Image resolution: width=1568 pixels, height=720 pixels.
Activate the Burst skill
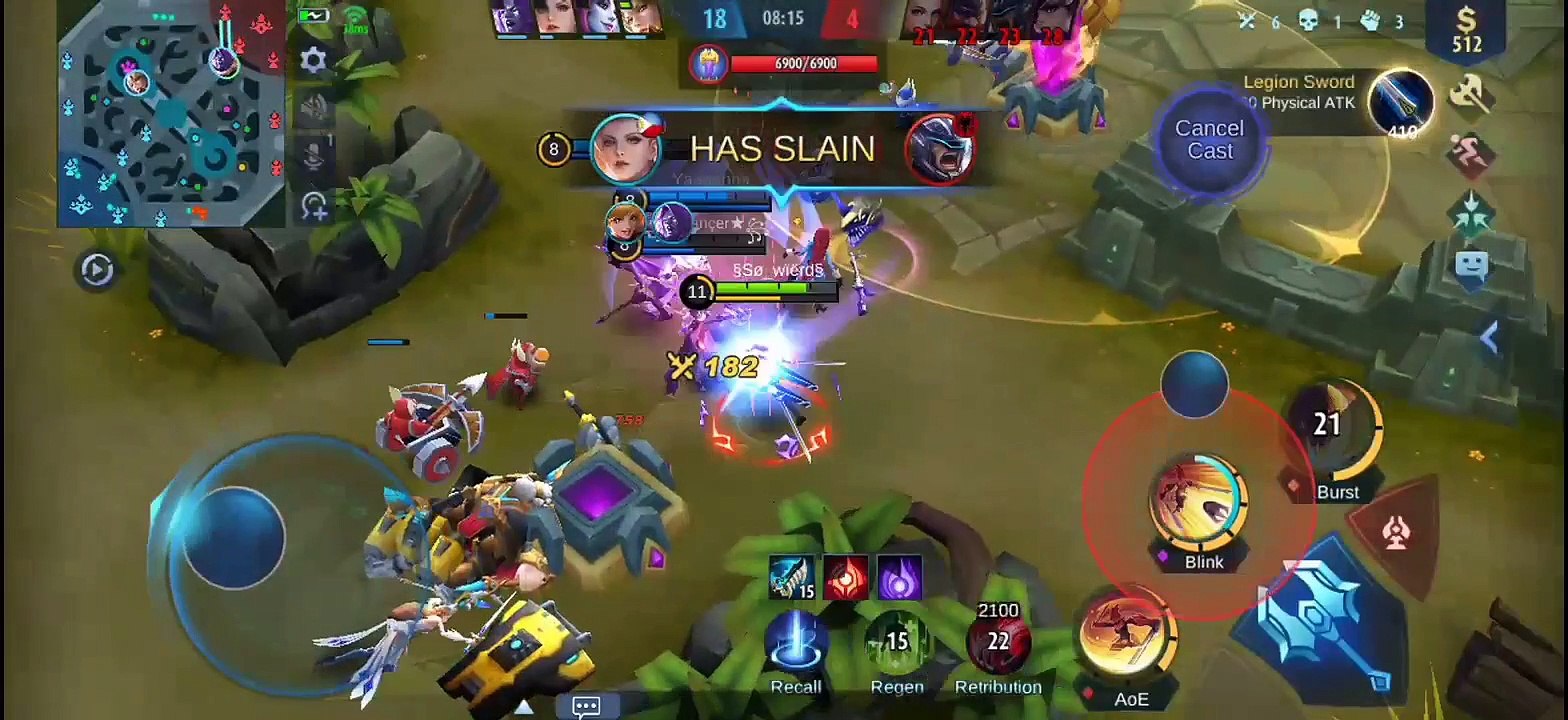1335,432
